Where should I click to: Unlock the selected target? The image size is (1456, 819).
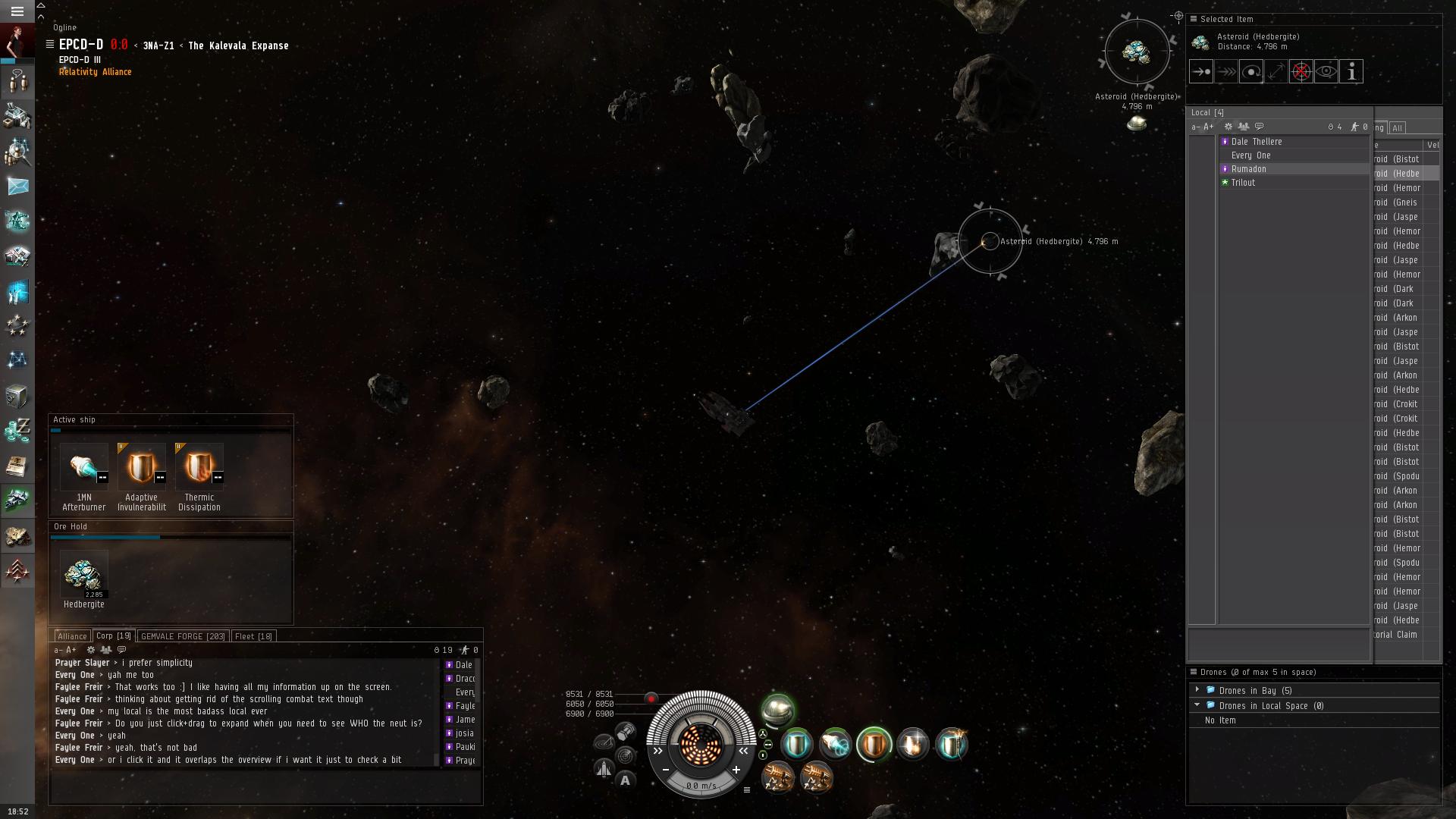[x=1301, y=72]
